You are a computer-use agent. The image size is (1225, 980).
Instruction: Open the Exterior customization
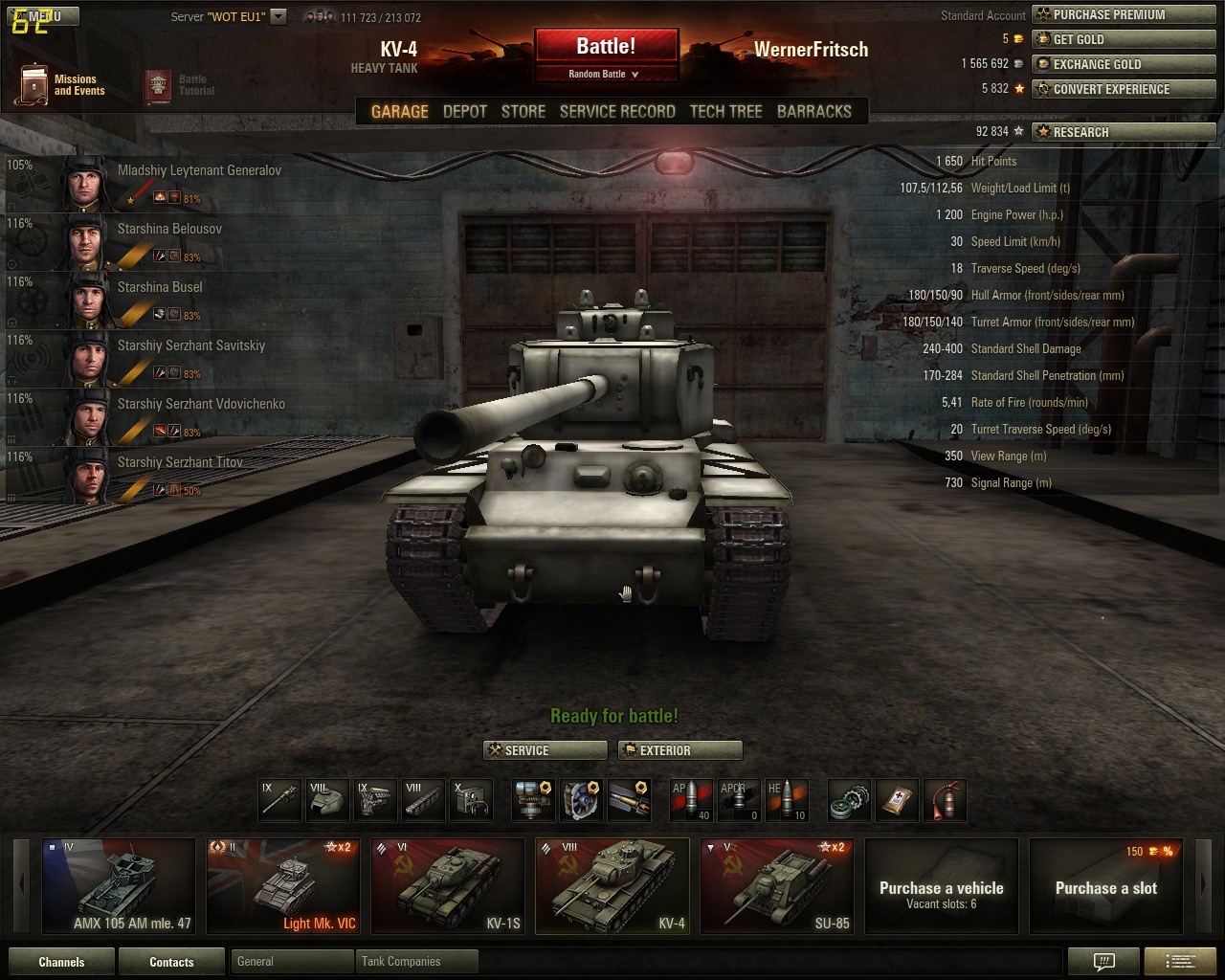679,750
